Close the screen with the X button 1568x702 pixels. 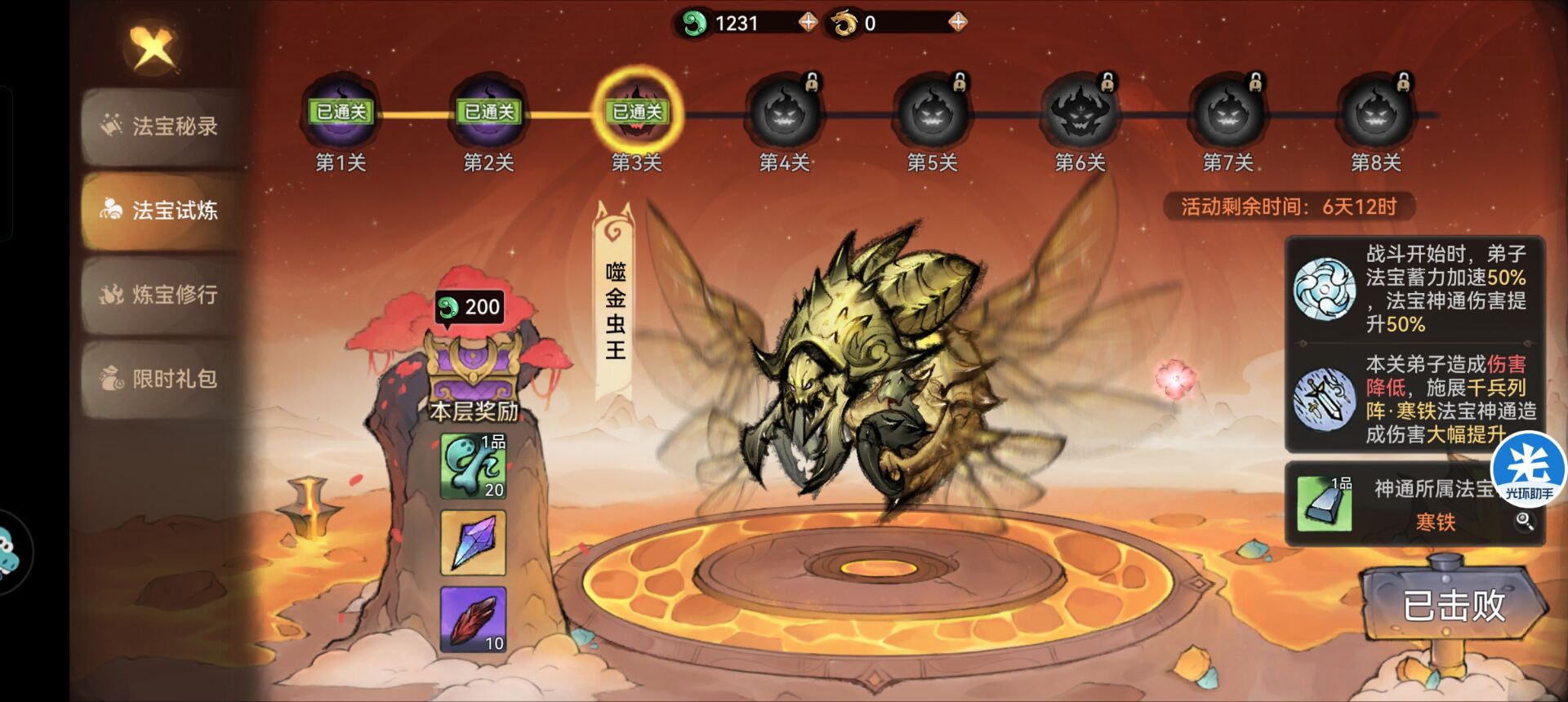154,47
